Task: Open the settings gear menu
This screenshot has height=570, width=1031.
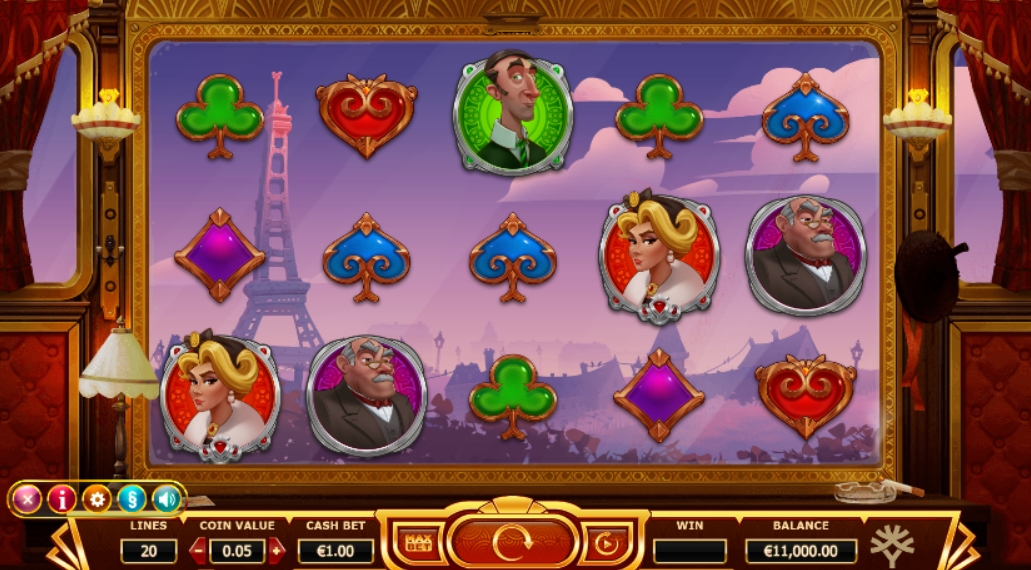Action: [x=97, y=498]
